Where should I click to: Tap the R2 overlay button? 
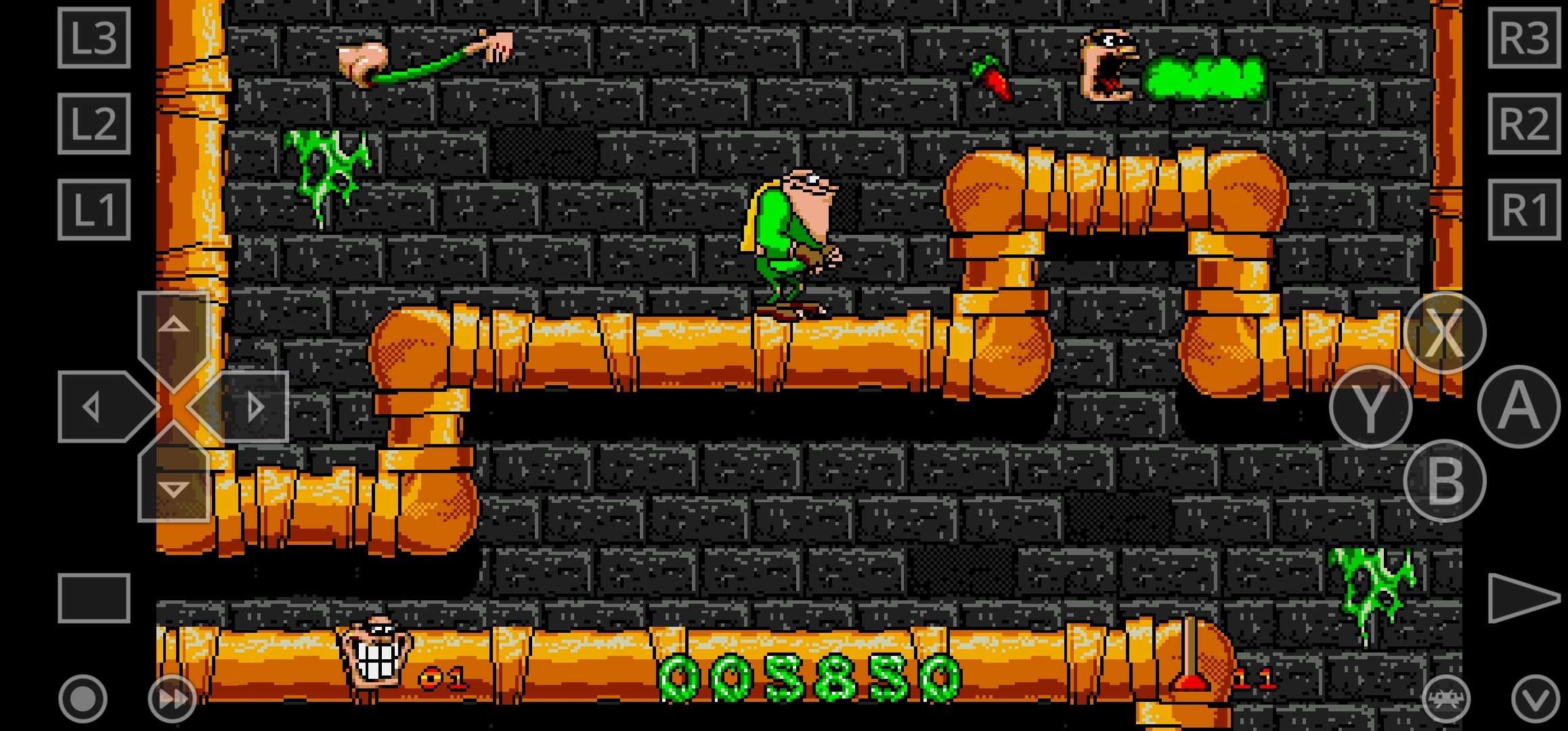(1524, 124)
